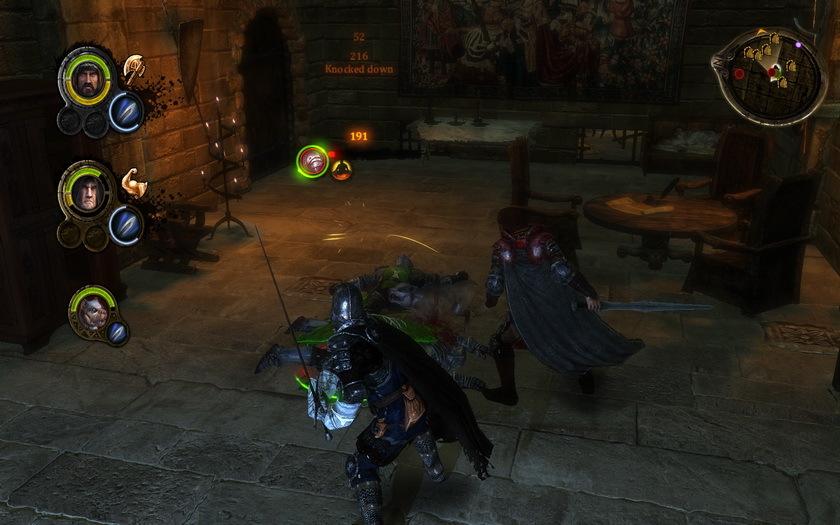This screenshot has height=525, width=840.
Task: Select the grey-haired companion portrait
Action: pos(83,188)
